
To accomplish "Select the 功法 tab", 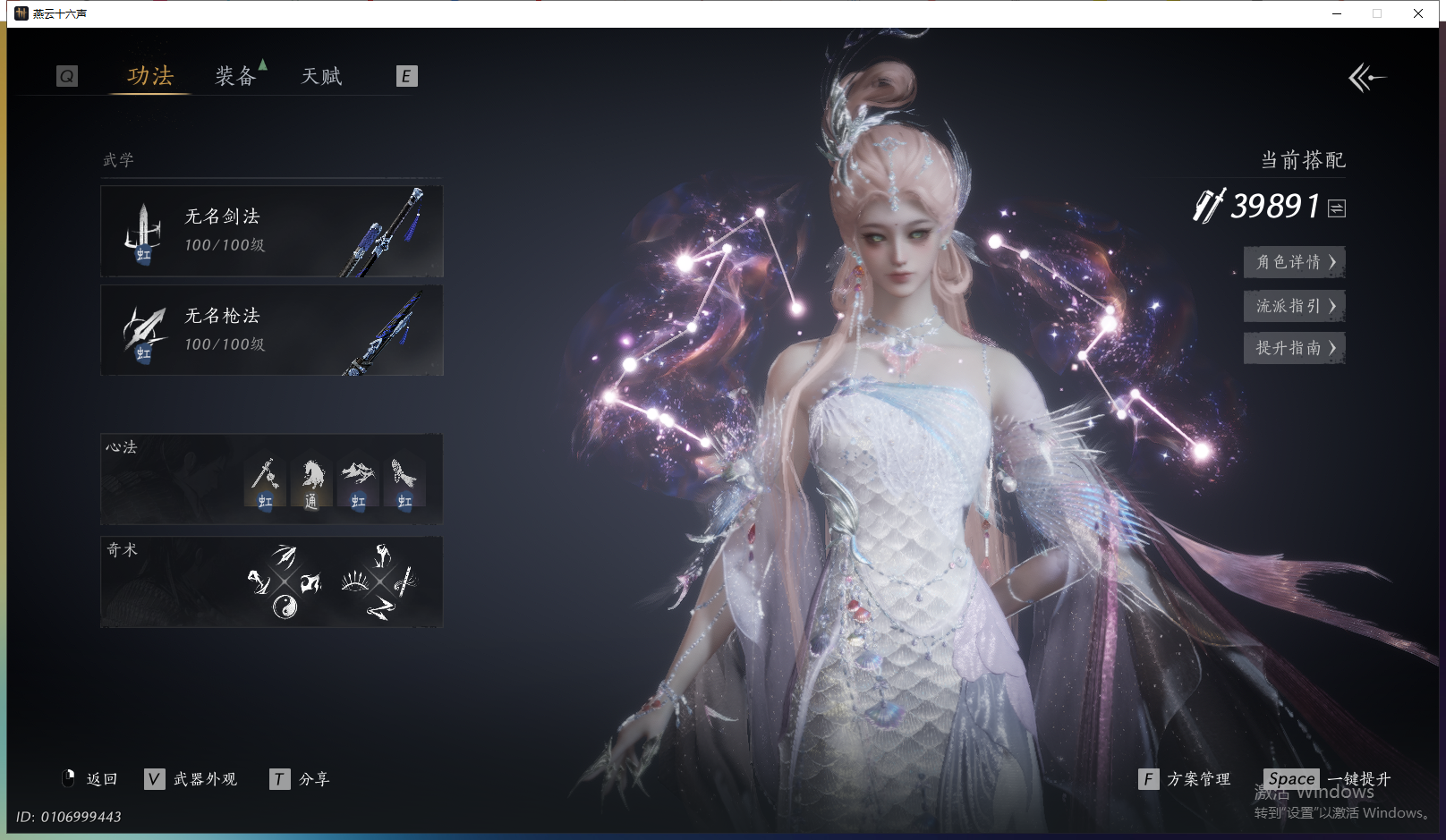I will tap(150, 77).
